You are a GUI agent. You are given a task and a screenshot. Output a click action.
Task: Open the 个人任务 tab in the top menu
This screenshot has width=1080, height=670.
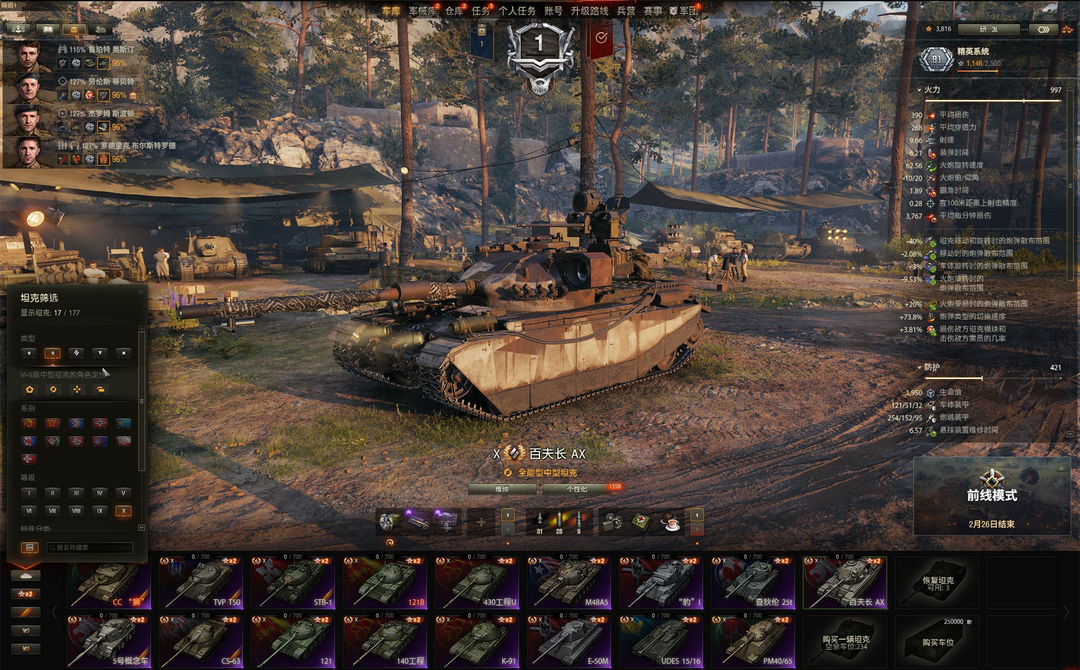coord(516,10)
